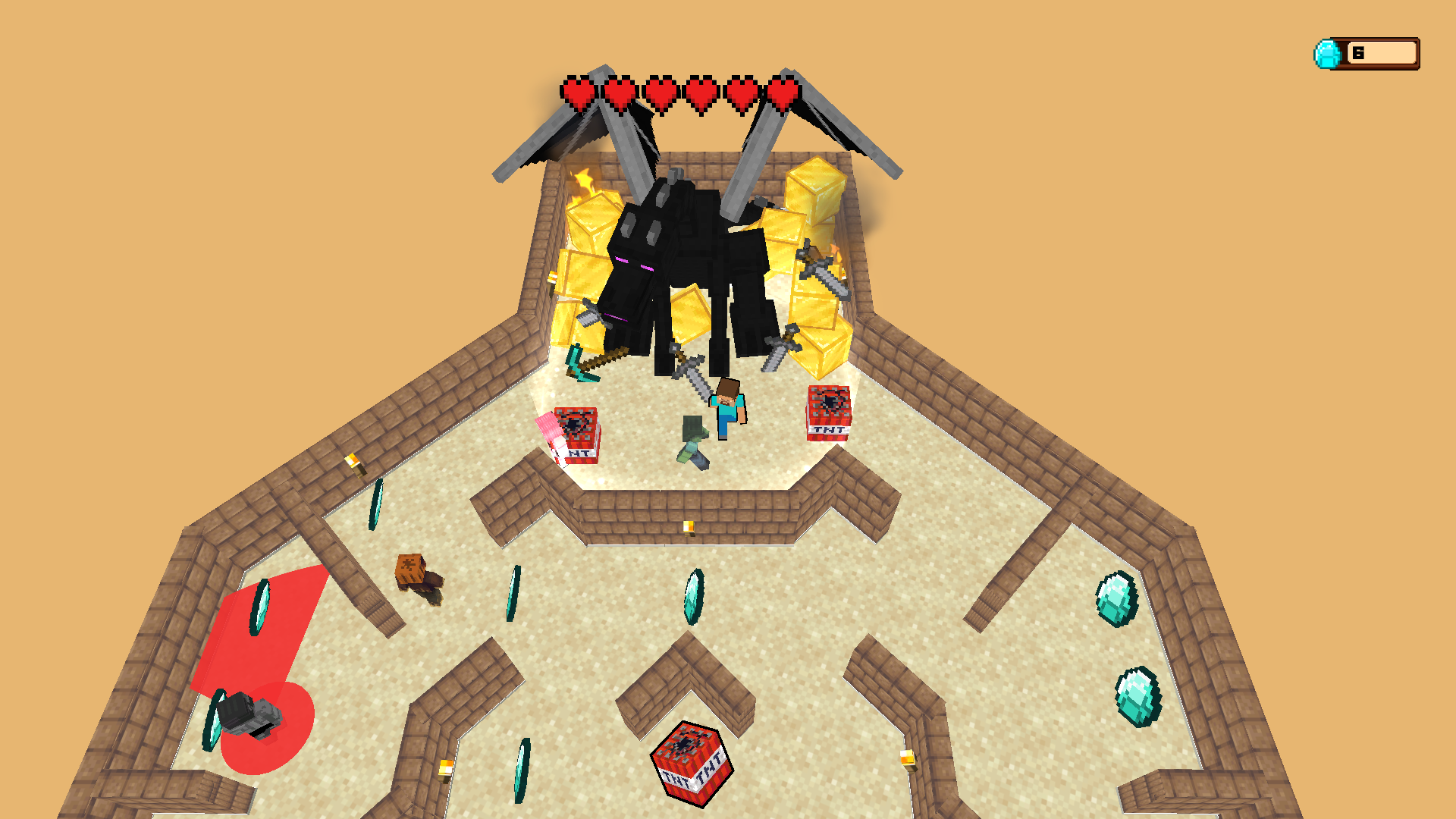Screen dimensions: 1456x819
Task: Click the TNT TNT block at the bottom
Action: point(692,766)
